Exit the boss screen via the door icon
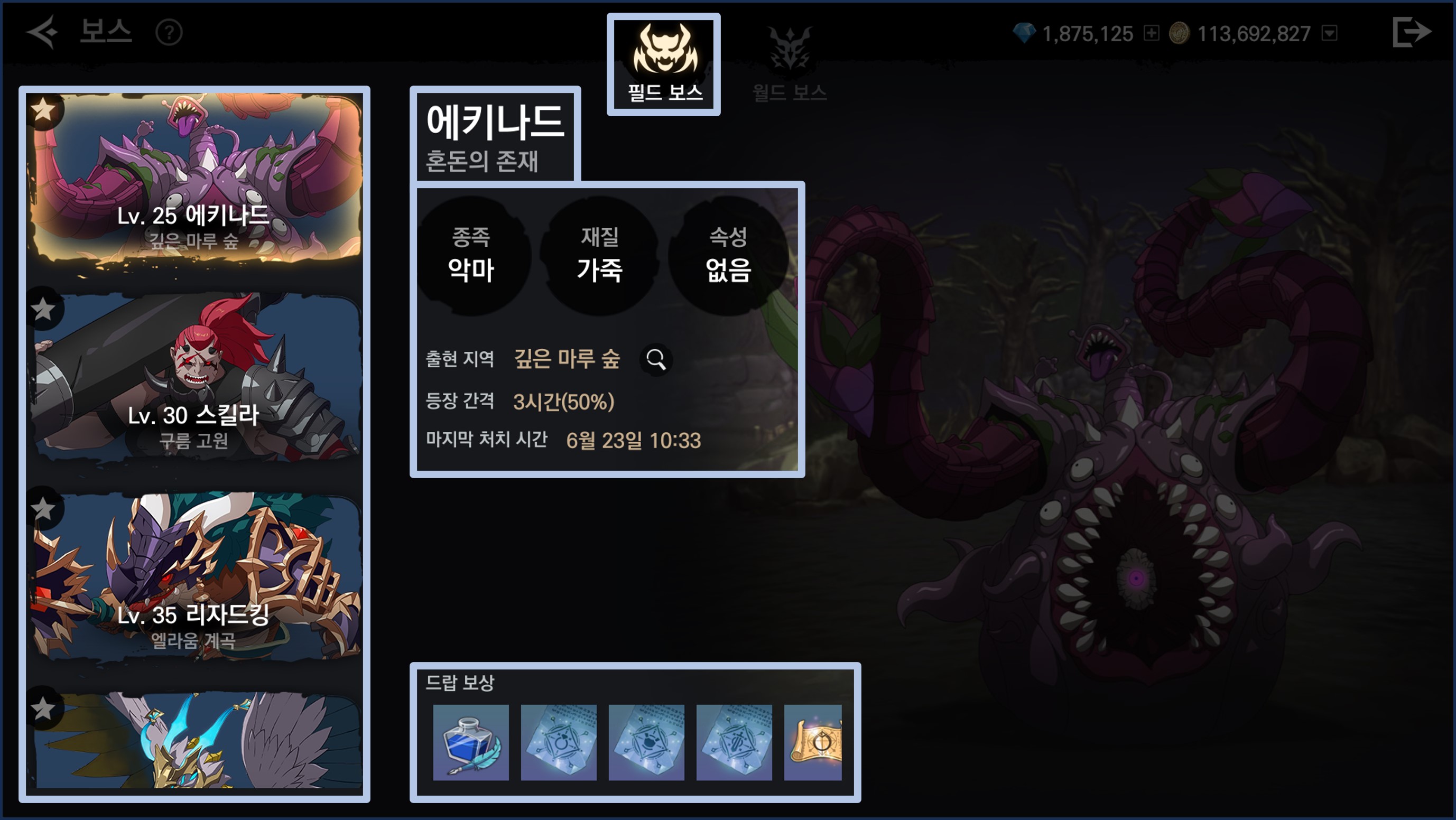 [x=1412, y=32]
